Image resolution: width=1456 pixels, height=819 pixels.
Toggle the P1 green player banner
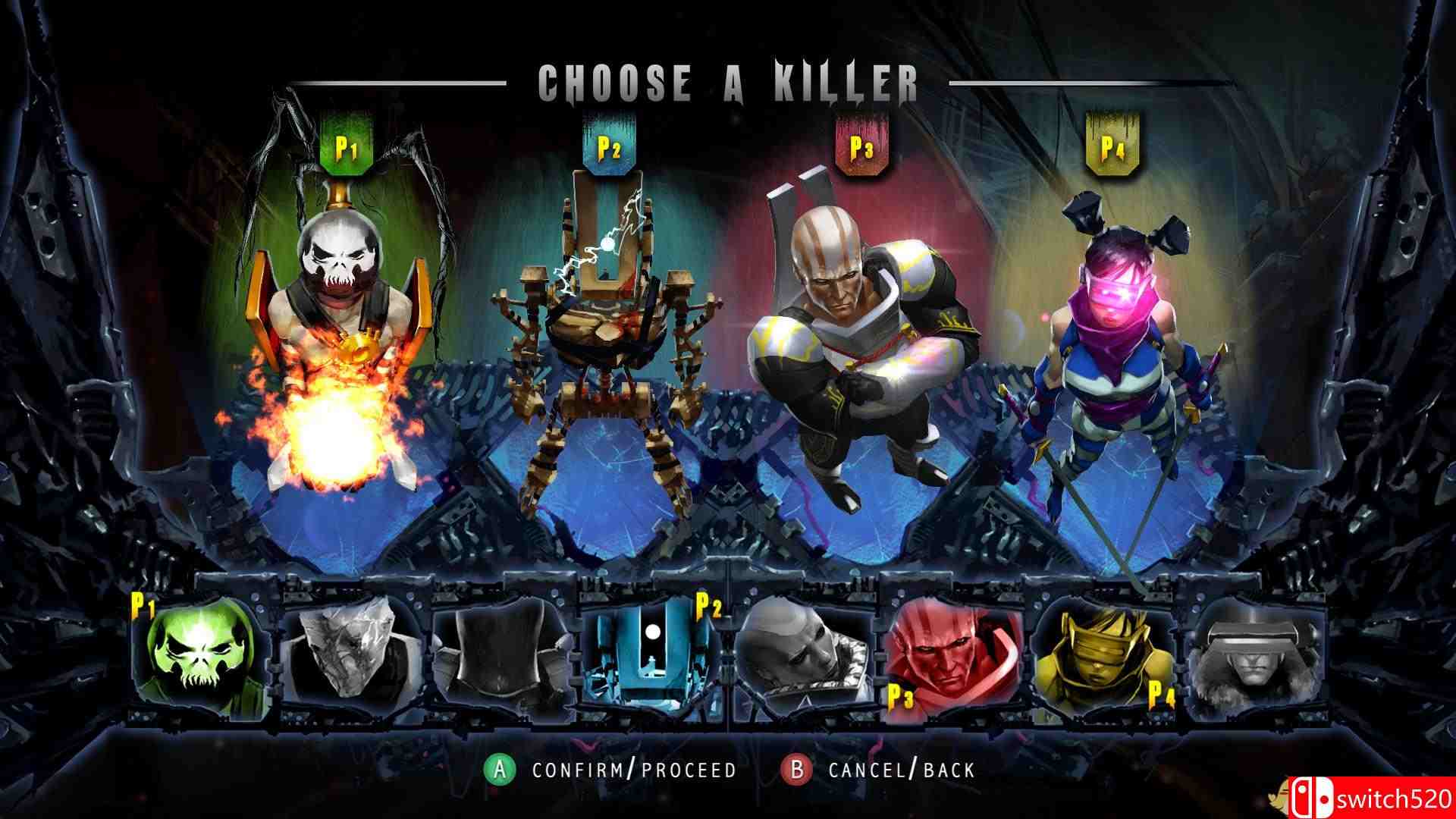click(346, 144)
